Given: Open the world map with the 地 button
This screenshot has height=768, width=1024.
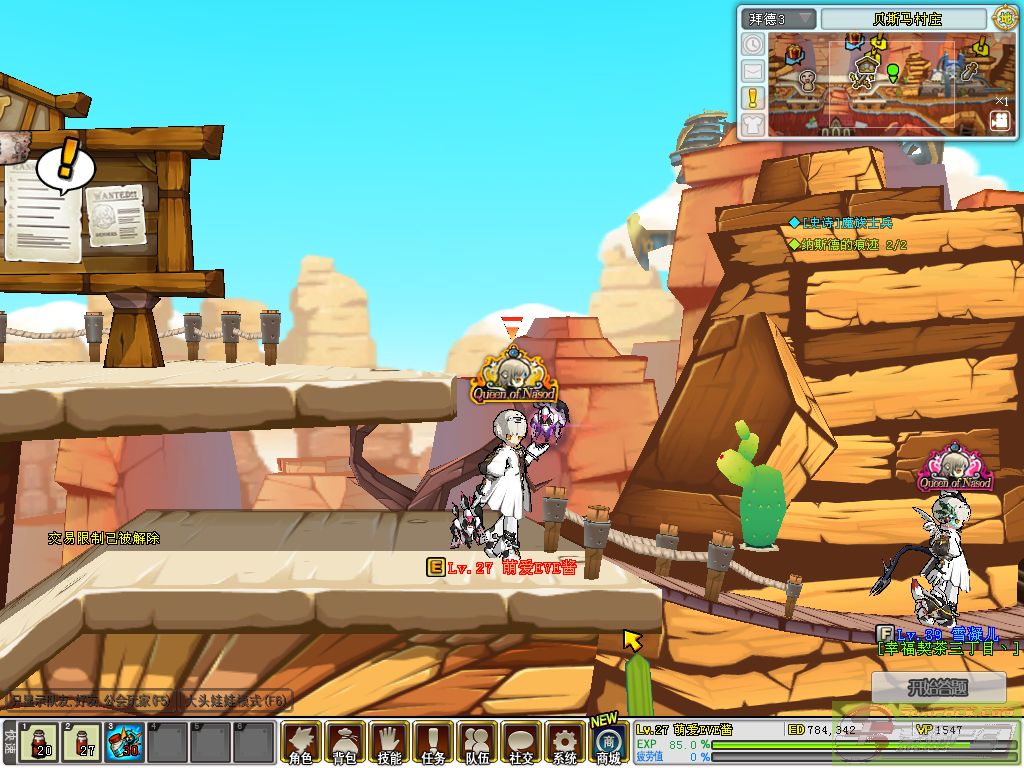Looking at the screenshot, I should click(1003, 18).
